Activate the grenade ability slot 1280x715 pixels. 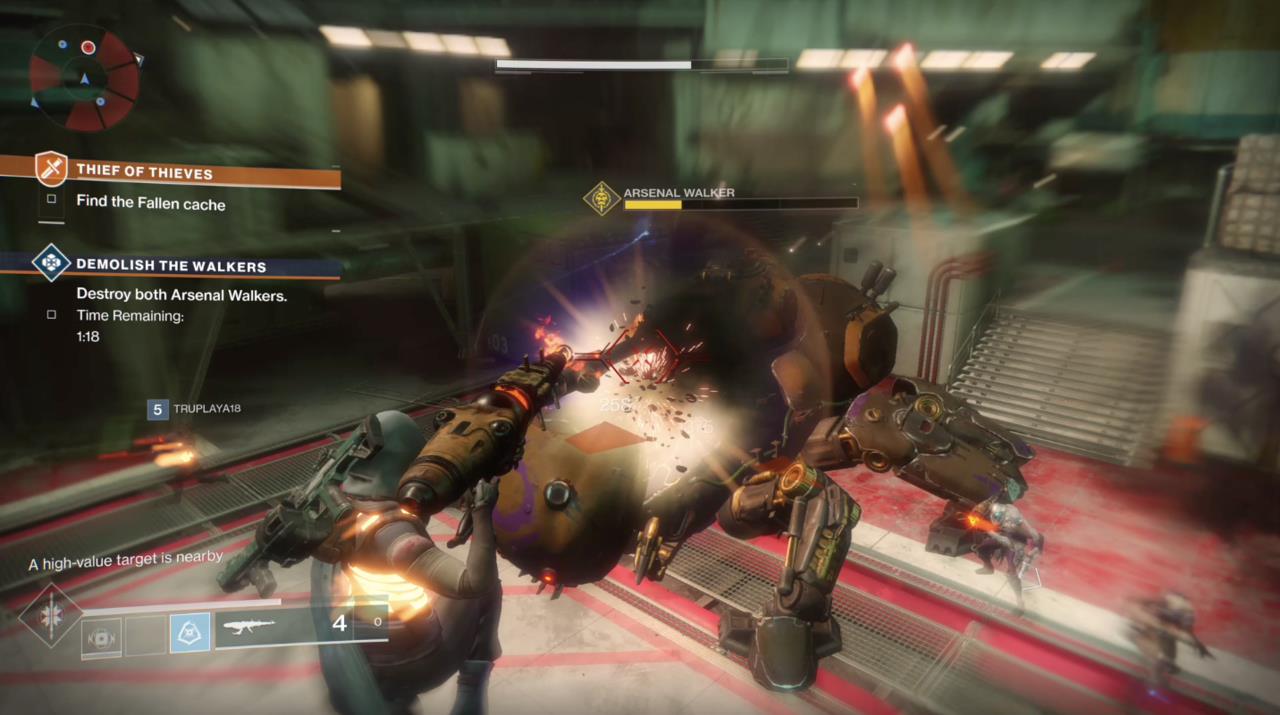102,634
